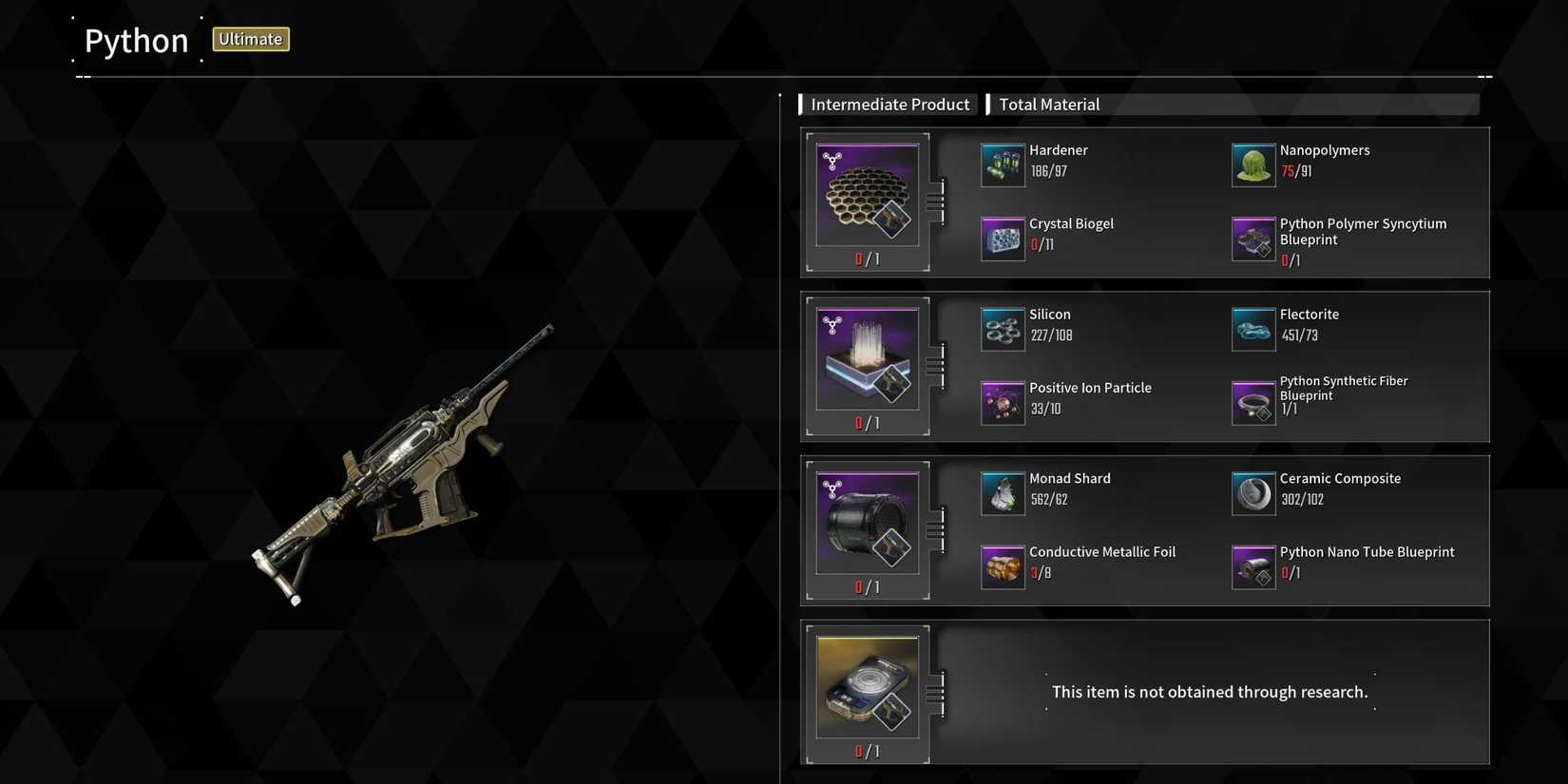The image size is (1568, 784).
Task: Click the Python title text
Action: pyautogui.click(x=136, y=40)
